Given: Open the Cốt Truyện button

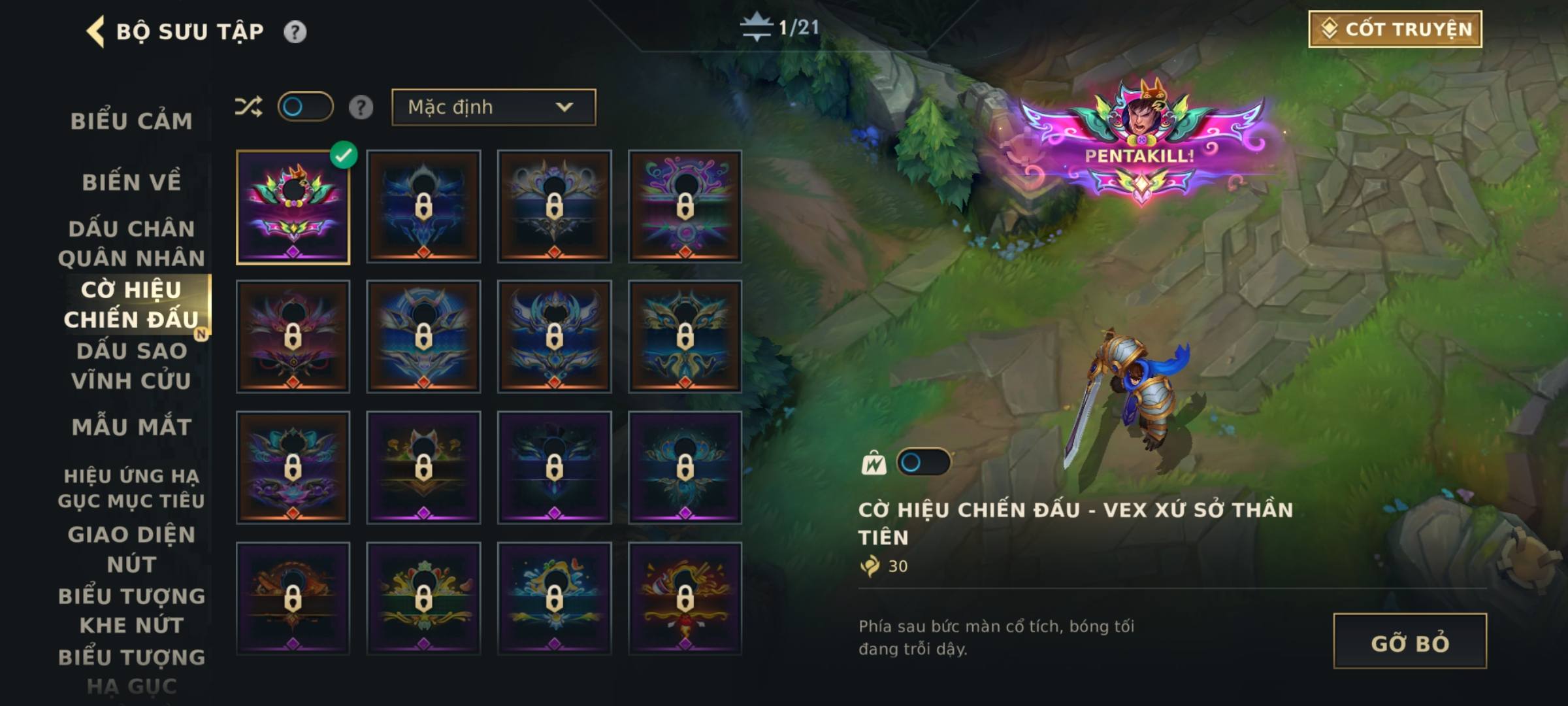Looking at the screenshot, I should [1395, 29].
